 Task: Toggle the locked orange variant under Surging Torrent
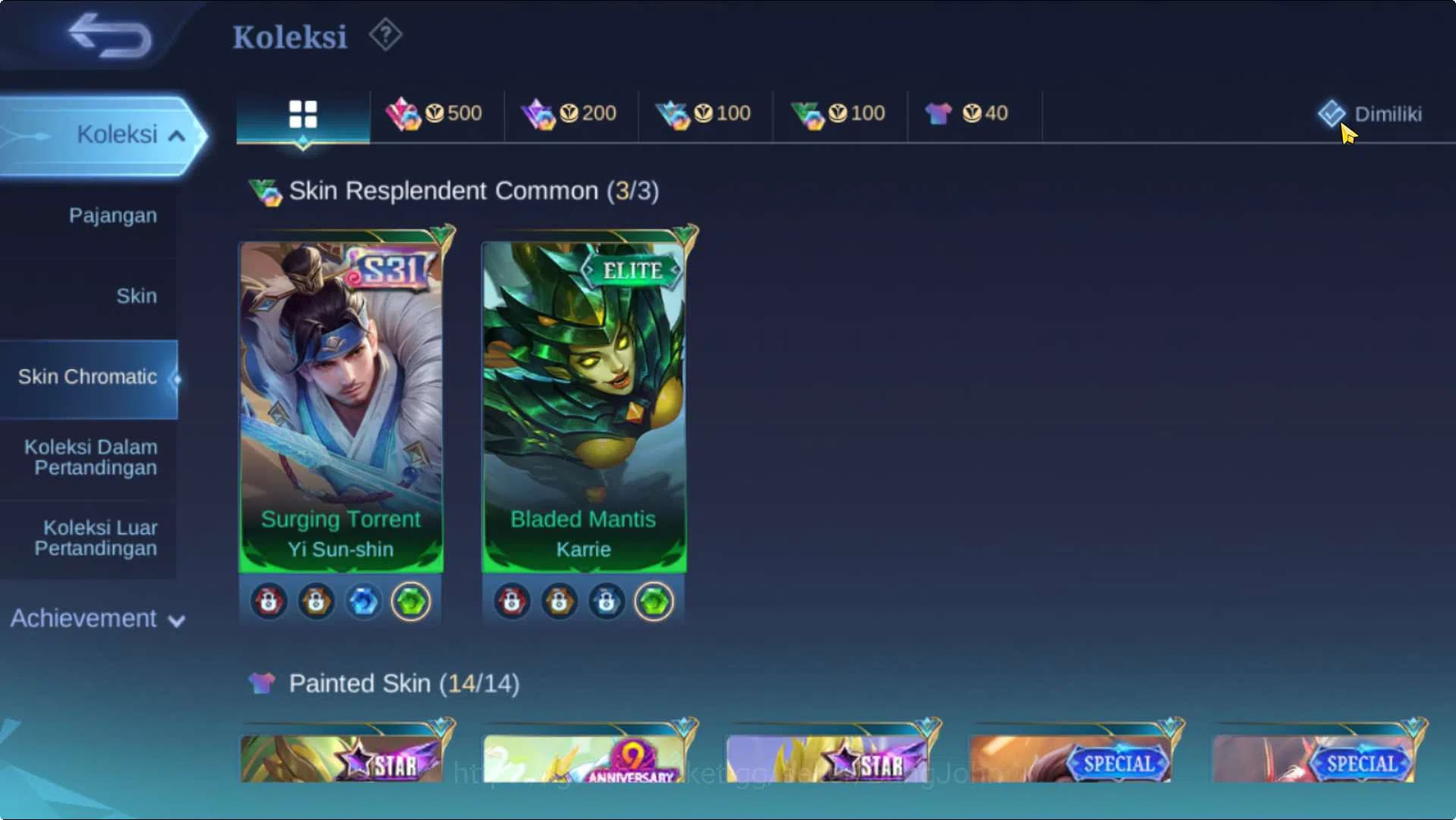click(315, 602)
